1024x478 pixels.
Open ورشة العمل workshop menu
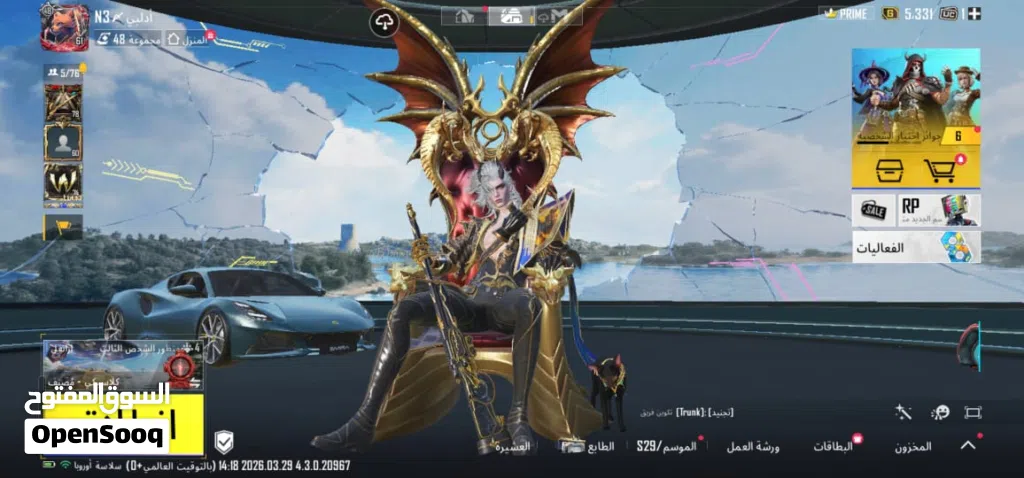coord(752,446)
